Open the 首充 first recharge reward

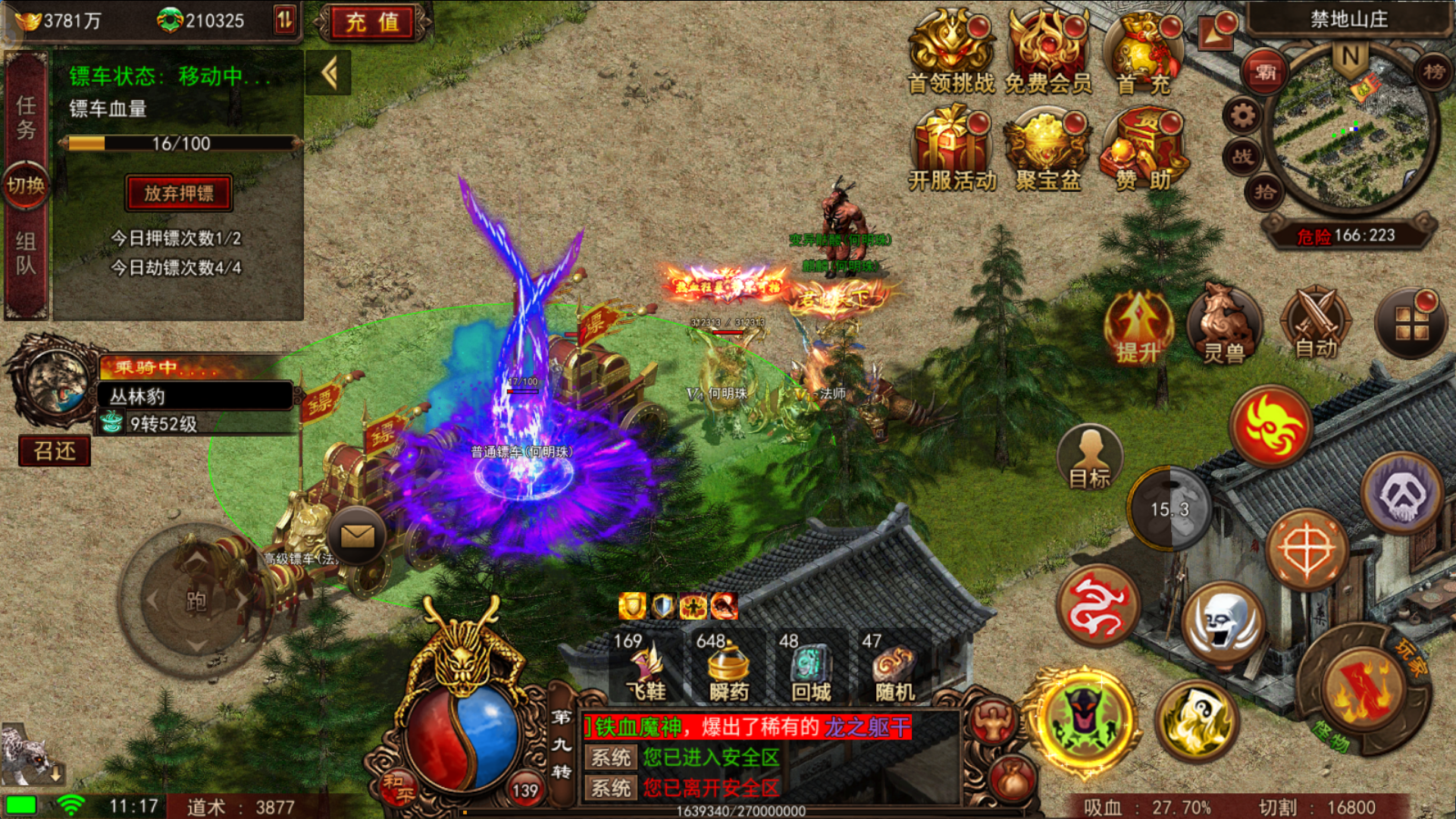1144,52
